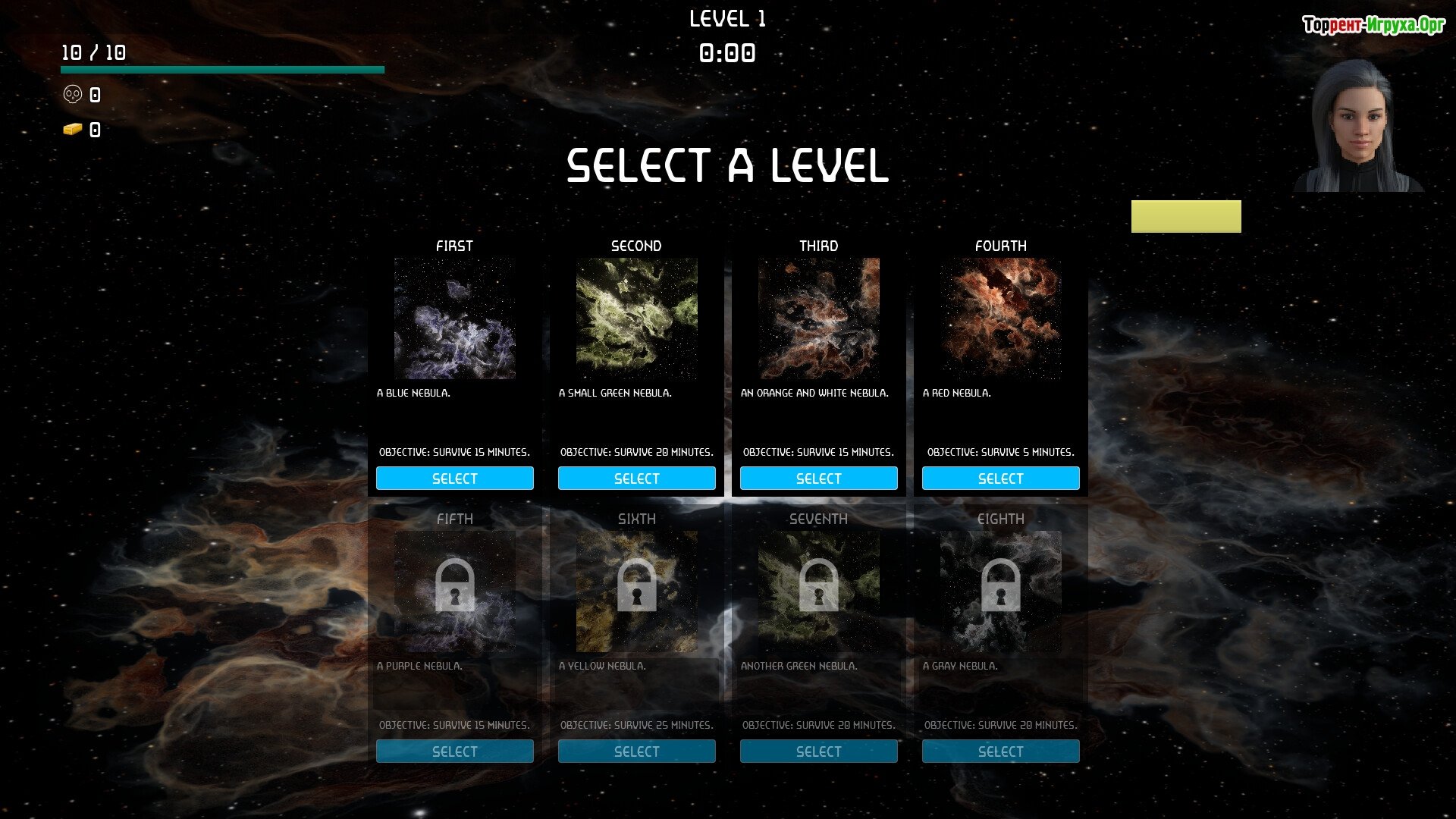
Task: Click Select under the locked Seventh level
Action: point(818,752)
